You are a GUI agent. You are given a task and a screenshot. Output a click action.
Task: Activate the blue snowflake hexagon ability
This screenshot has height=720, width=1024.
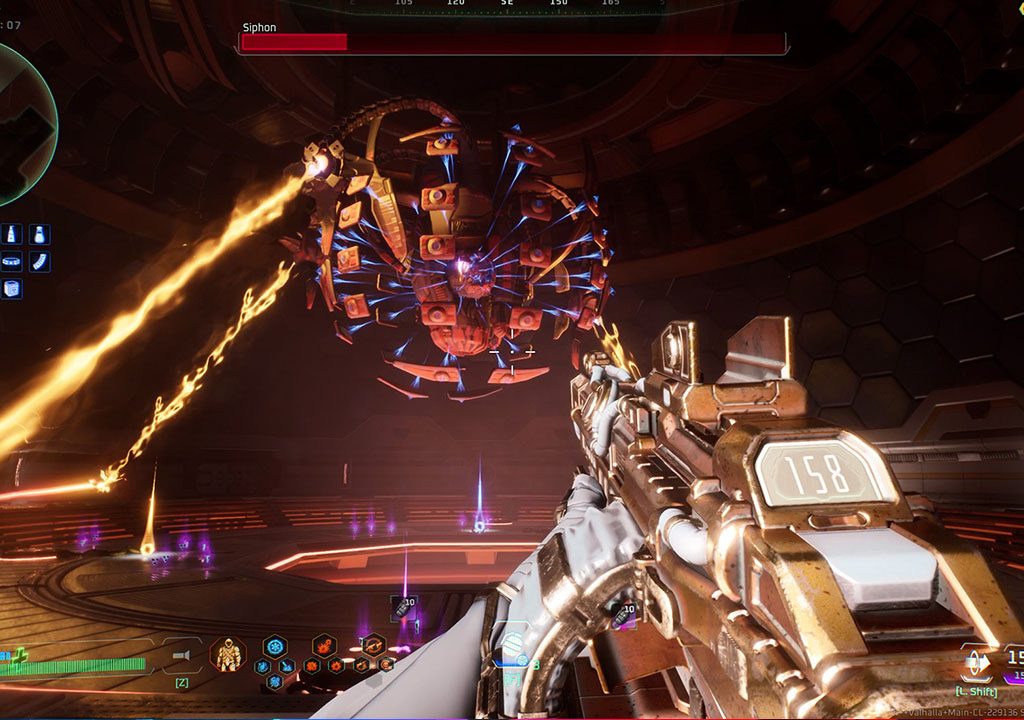(275, 646)
